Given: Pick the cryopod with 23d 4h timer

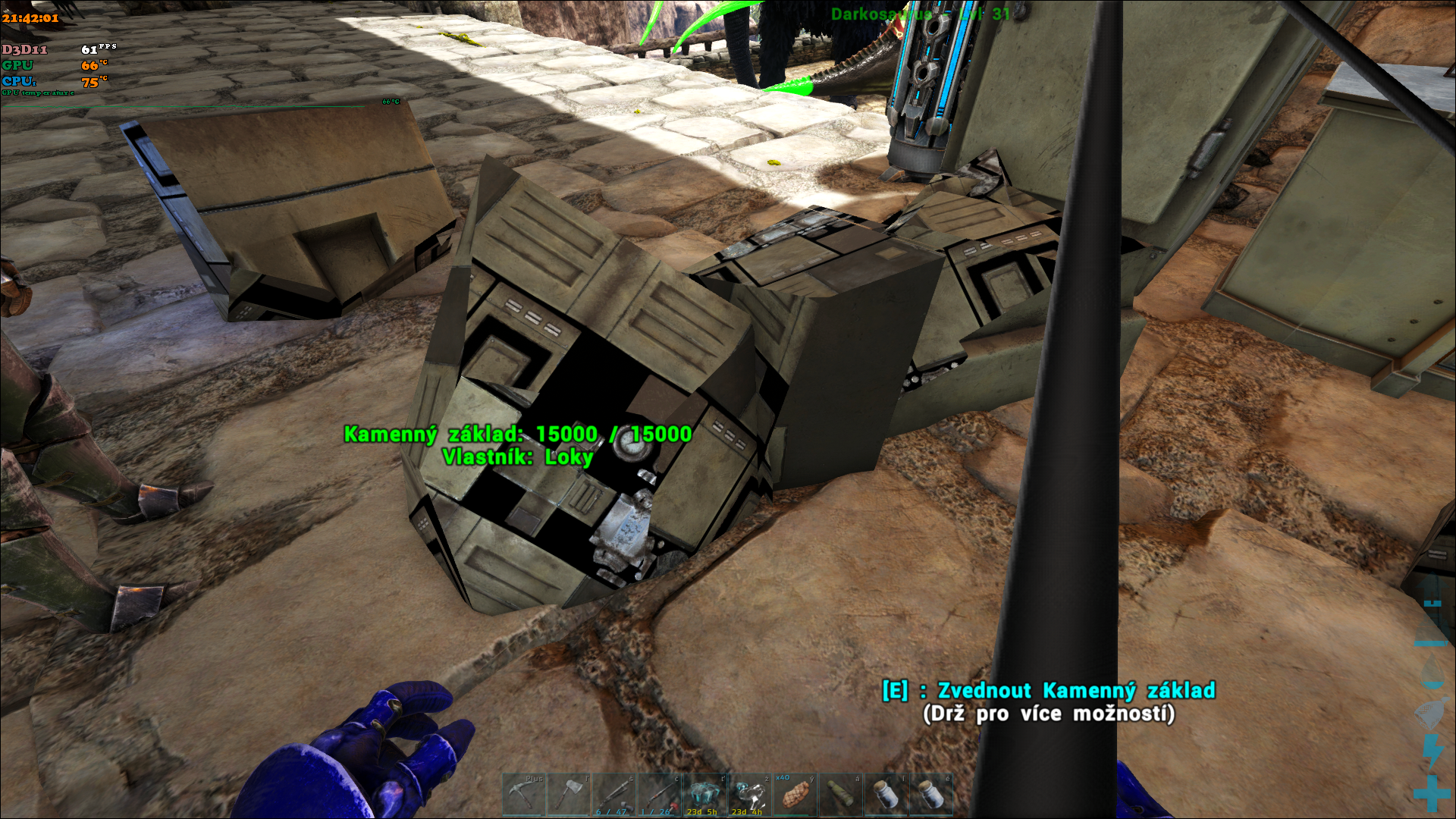Looking at the screenshot, I should click(x=750, y=794).
